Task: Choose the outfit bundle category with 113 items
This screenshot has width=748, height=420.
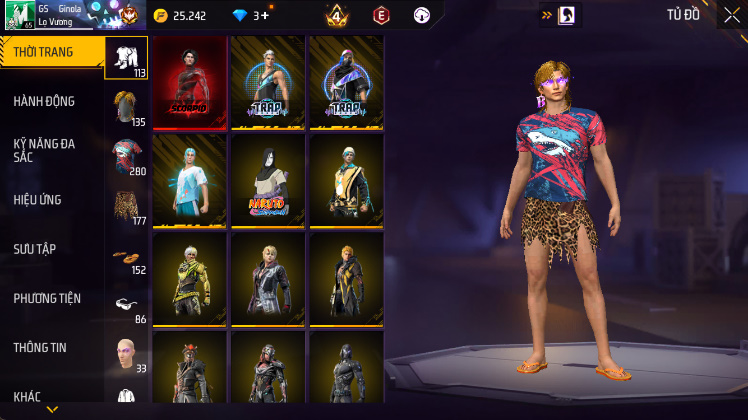Action: coord(126,58)
